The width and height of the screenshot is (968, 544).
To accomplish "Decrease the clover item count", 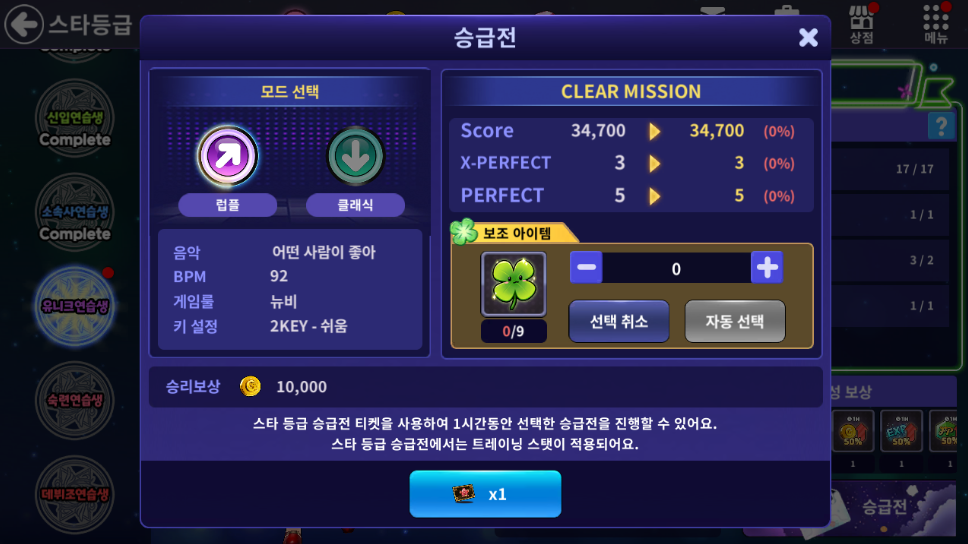I will [587, 267].
